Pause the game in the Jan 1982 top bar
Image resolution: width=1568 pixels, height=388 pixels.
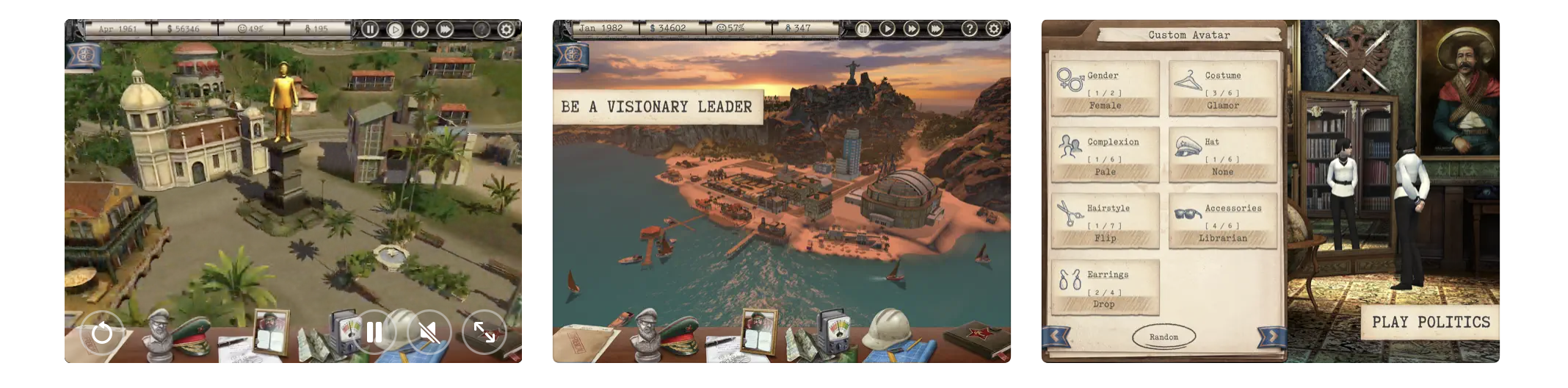[x=863, y=29]
